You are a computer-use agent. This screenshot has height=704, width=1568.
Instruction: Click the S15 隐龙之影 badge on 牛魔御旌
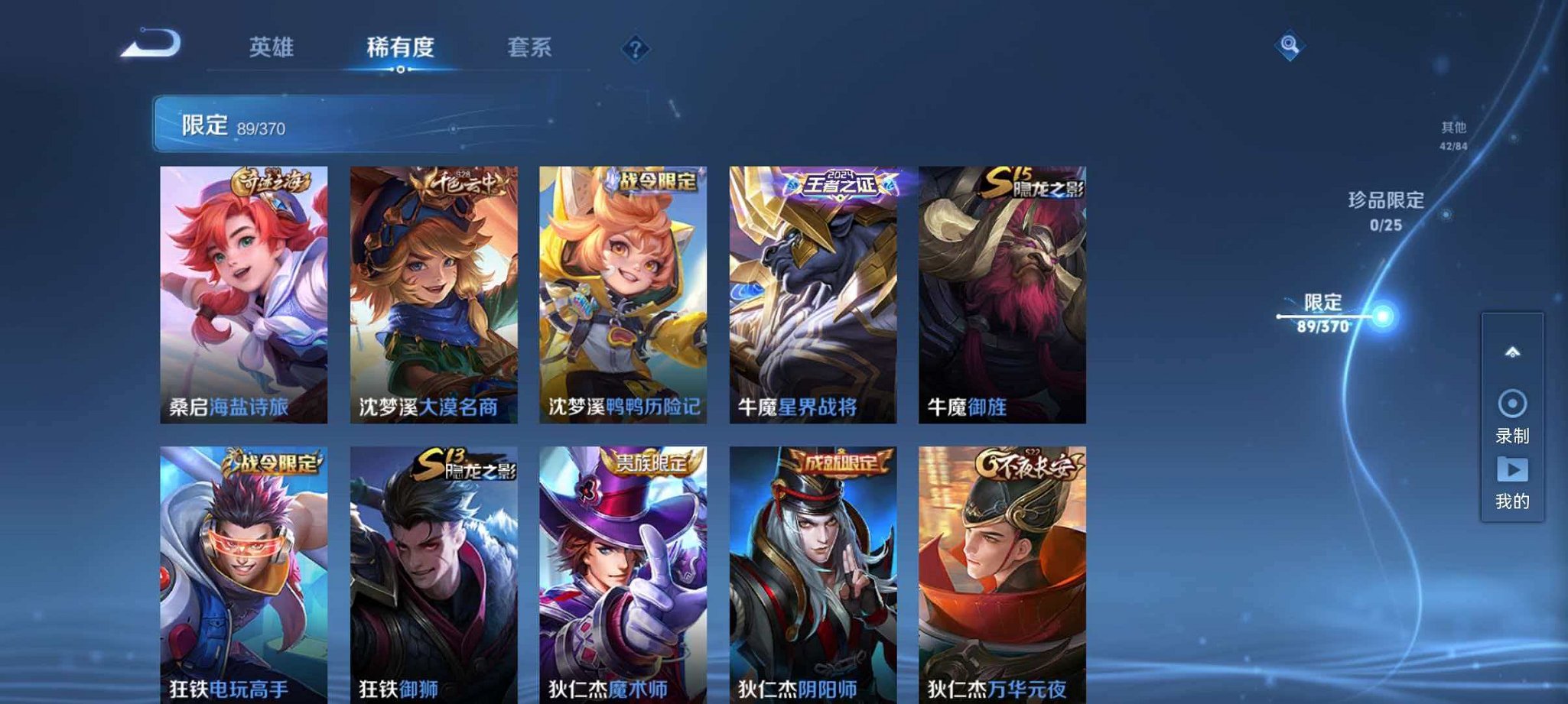[x=1030, y=180]
